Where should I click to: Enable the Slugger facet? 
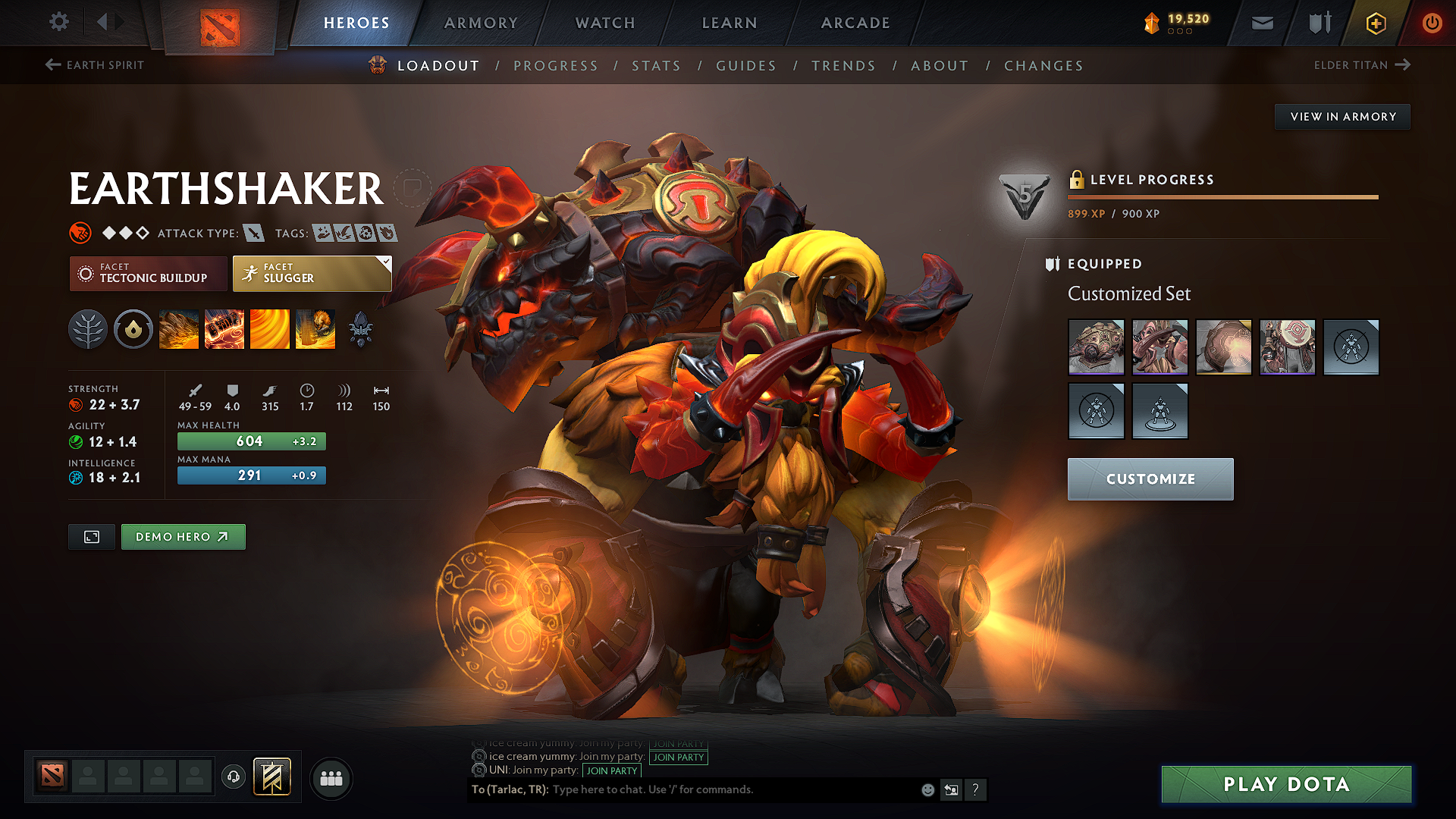(311, 273)
